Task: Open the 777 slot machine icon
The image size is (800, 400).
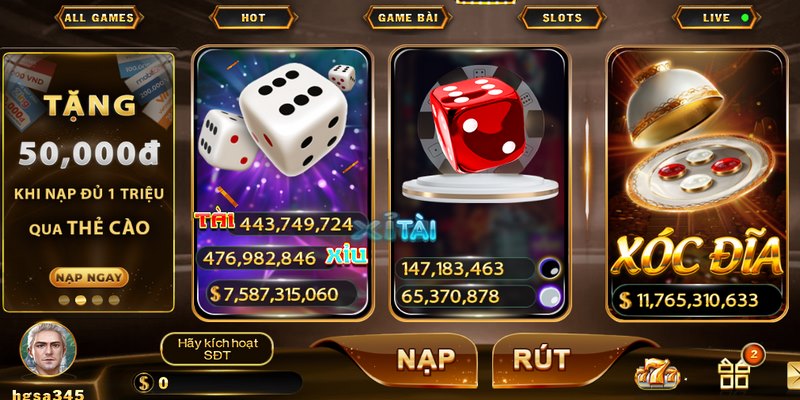Action: 657,375
